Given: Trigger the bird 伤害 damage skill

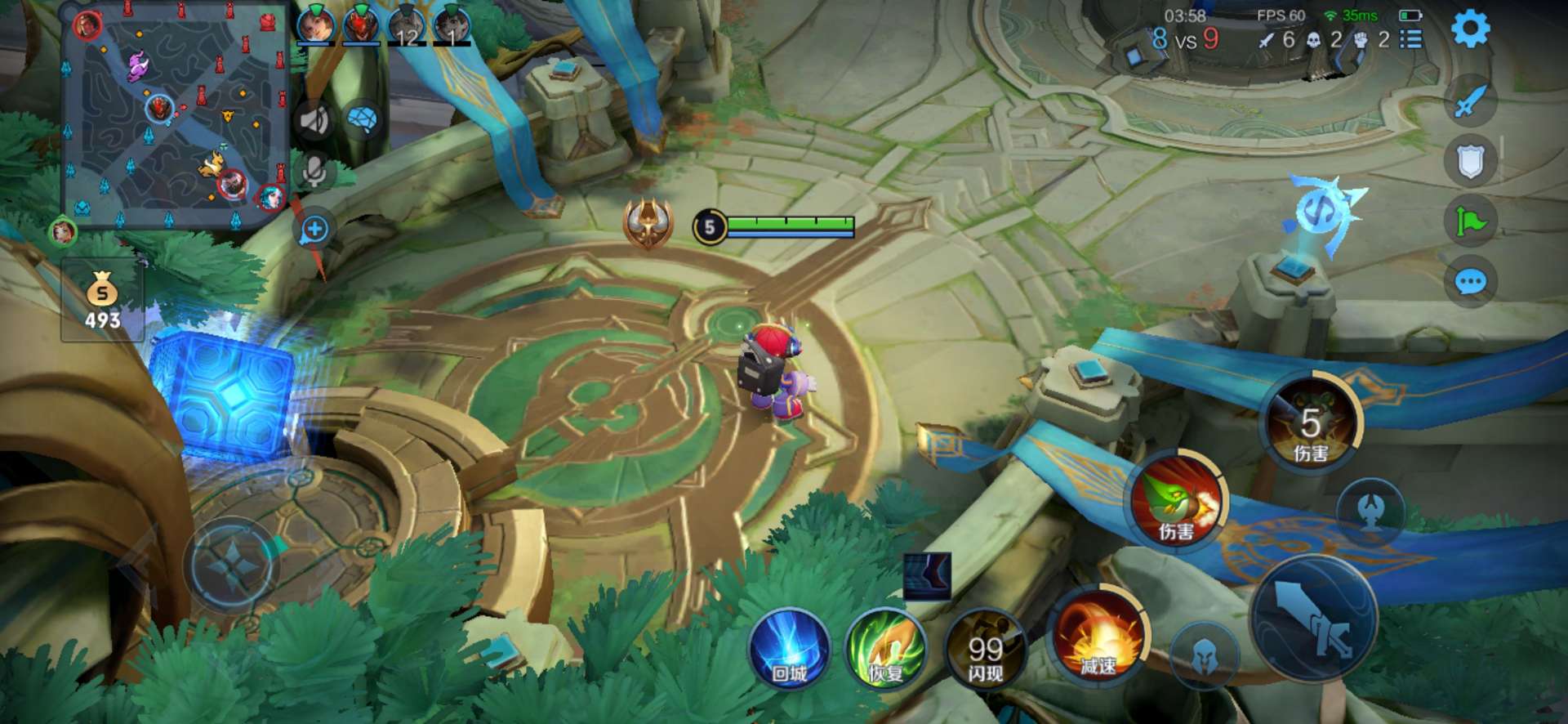Looking at the screenshot, I should pyautogui.click(x=1177, y=500).
